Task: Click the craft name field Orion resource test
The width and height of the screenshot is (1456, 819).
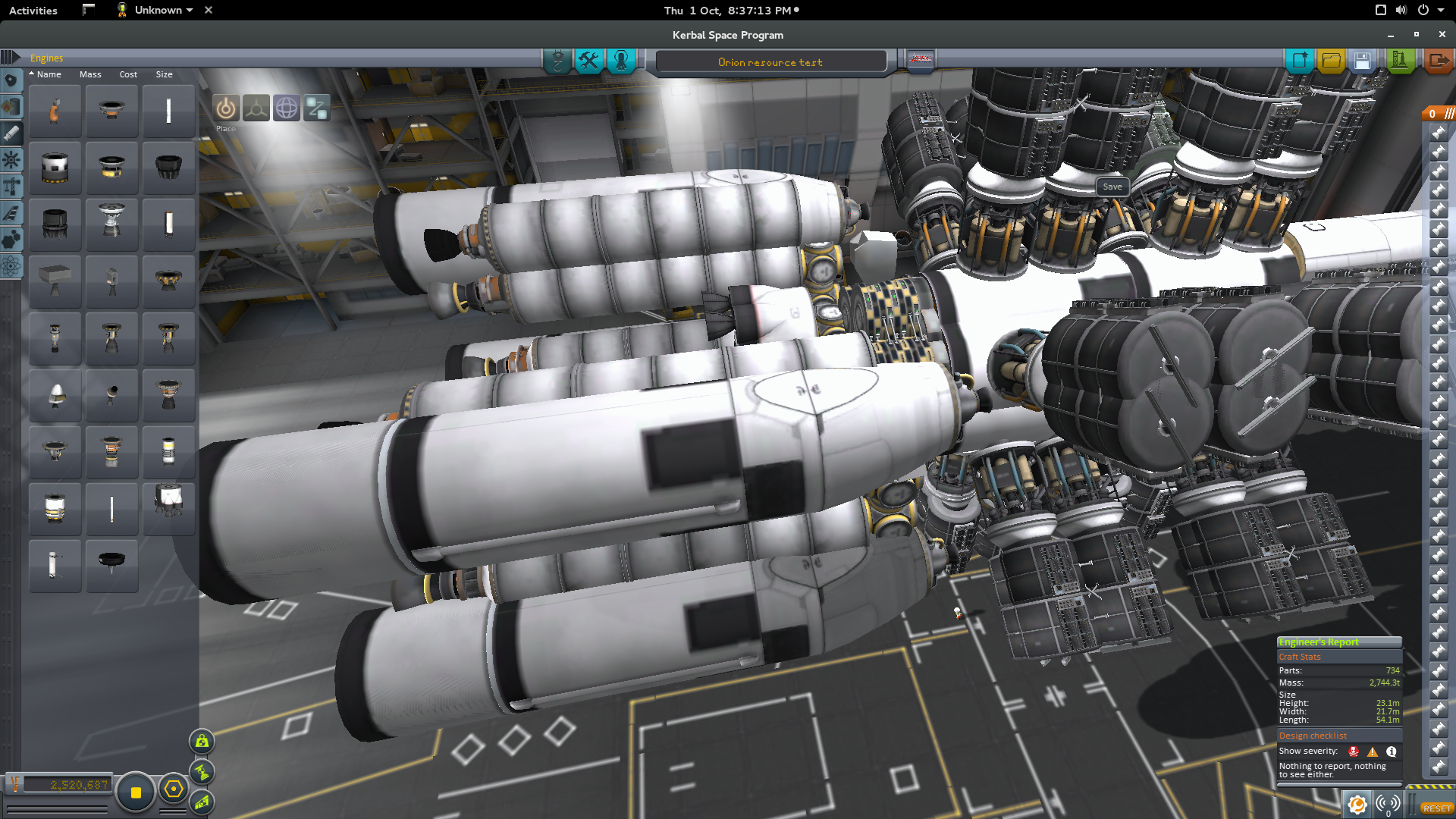Action: coord(770,62)
